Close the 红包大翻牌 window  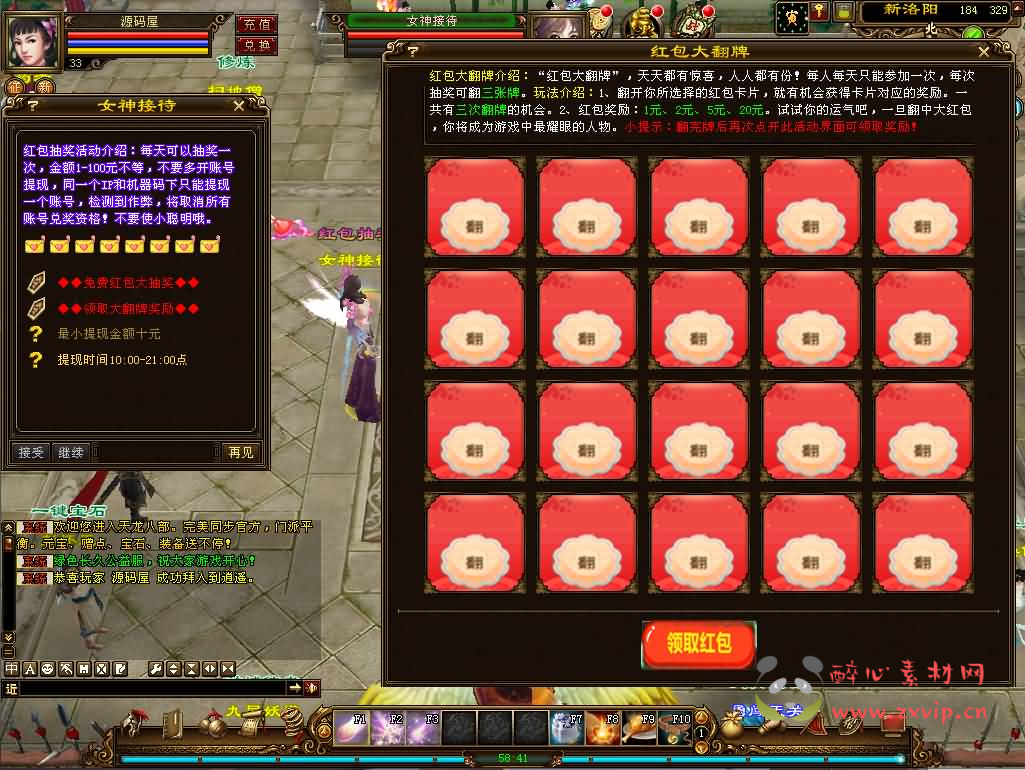pyautogui.click(x=984, y=52)
